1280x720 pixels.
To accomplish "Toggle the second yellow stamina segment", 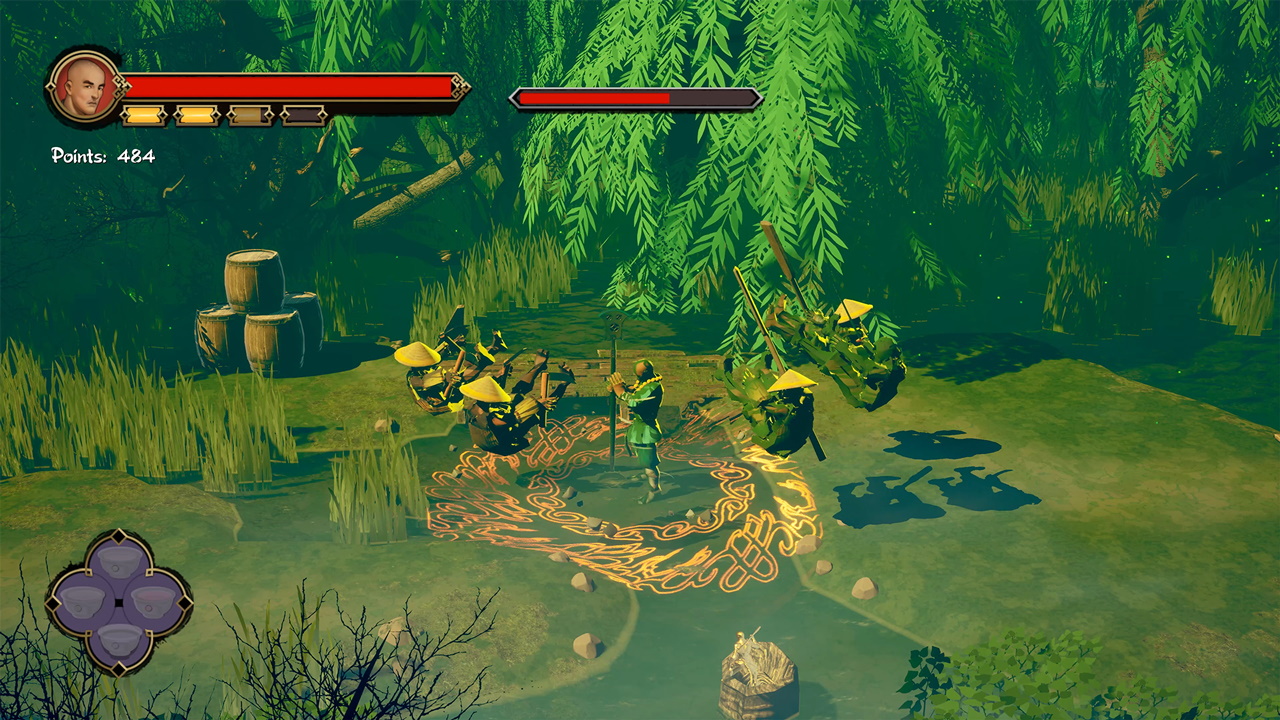I will point(196,113).
